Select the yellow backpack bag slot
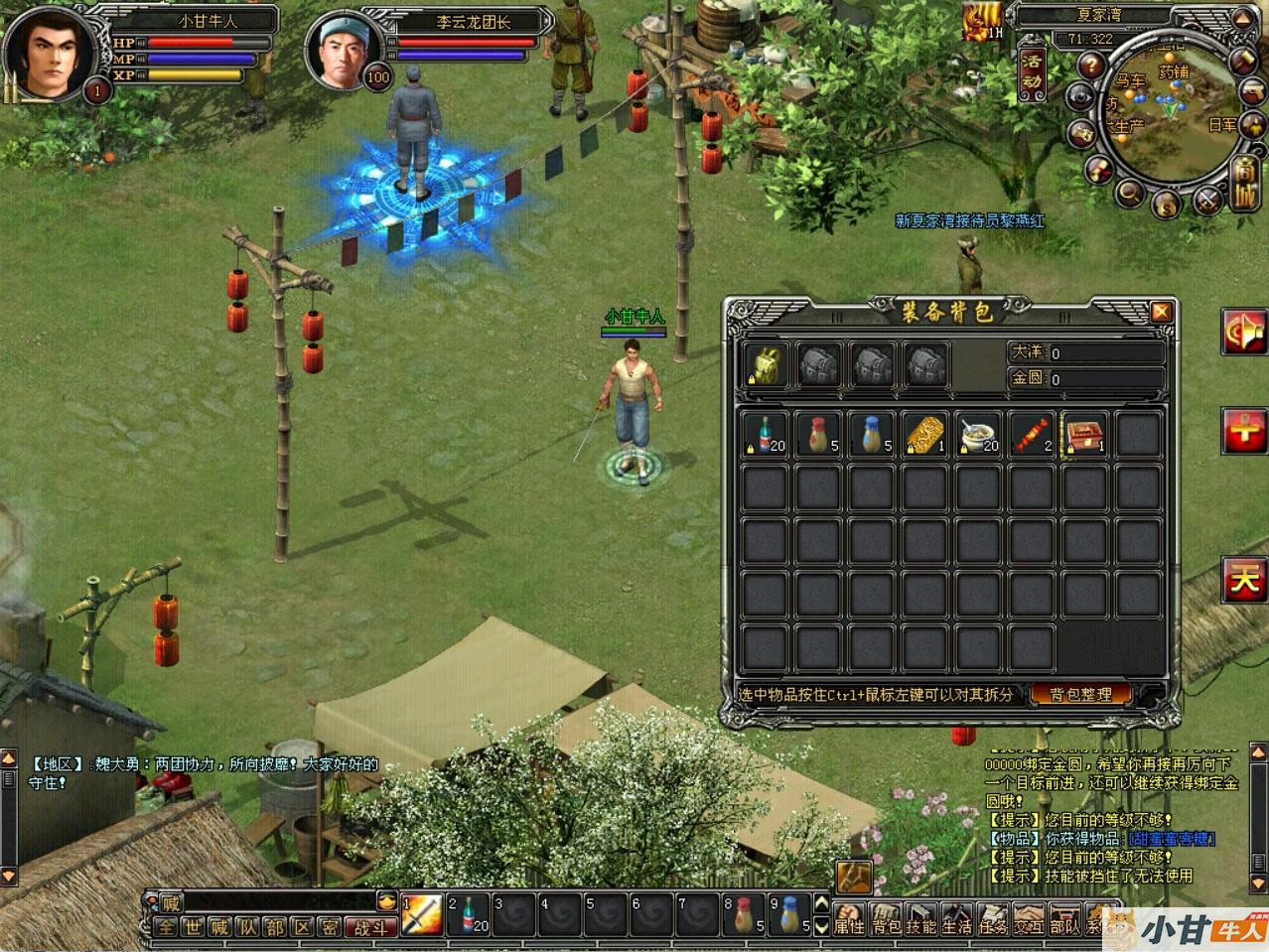Viewport: 1269px width, 952px height. click(768, 365)
